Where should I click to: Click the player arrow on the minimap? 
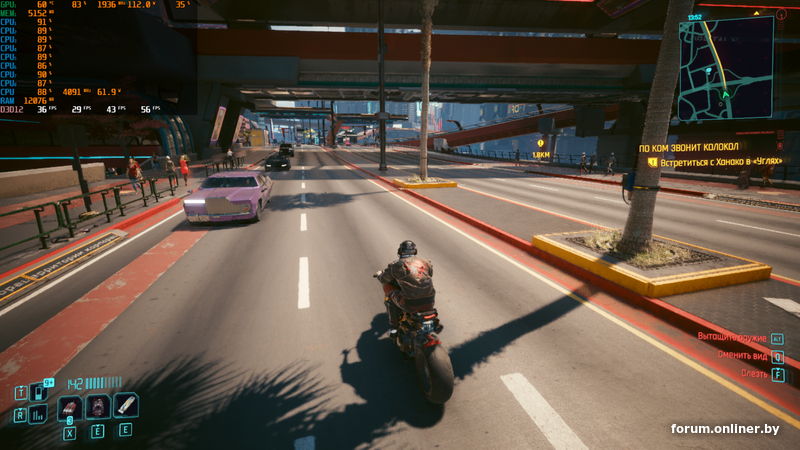pyautogui.click(x=724, y=94)
